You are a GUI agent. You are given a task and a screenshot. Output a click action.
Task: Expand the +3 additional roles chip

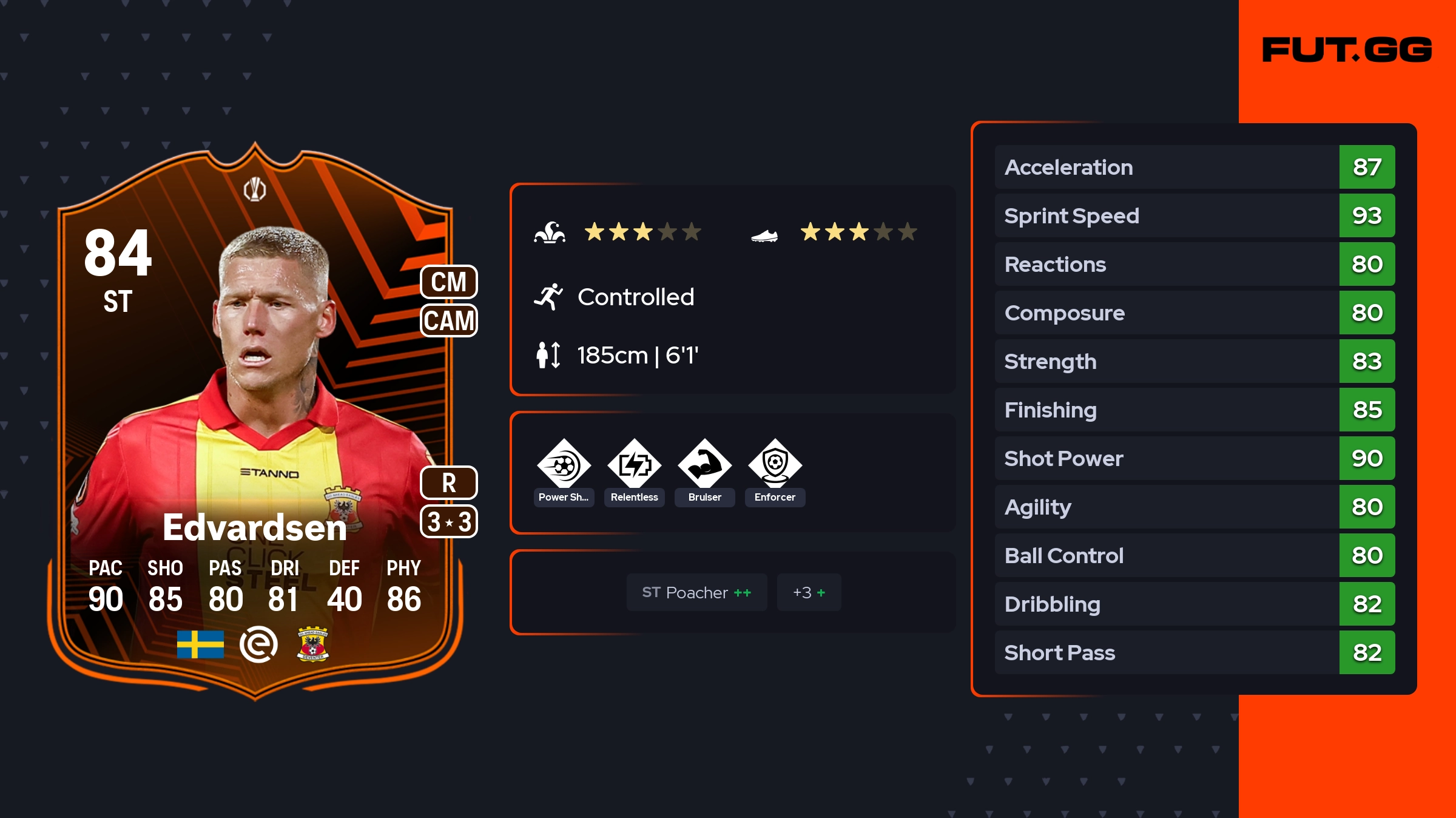coord(809,592)
